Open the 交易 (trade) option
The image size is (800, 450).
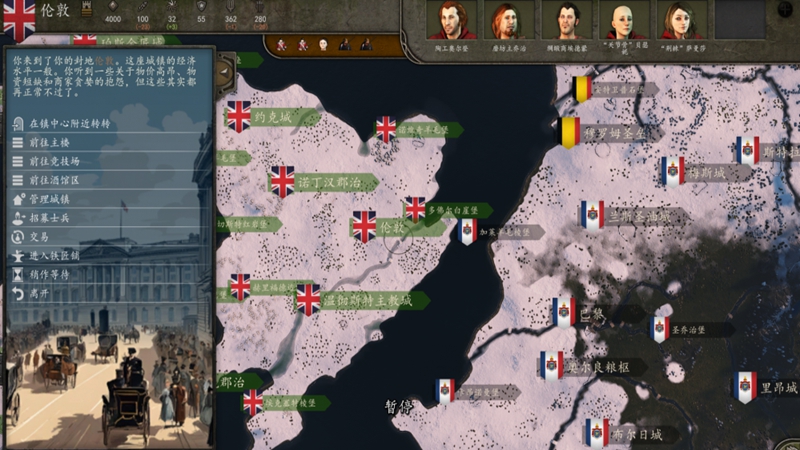(x=39, y=237)
